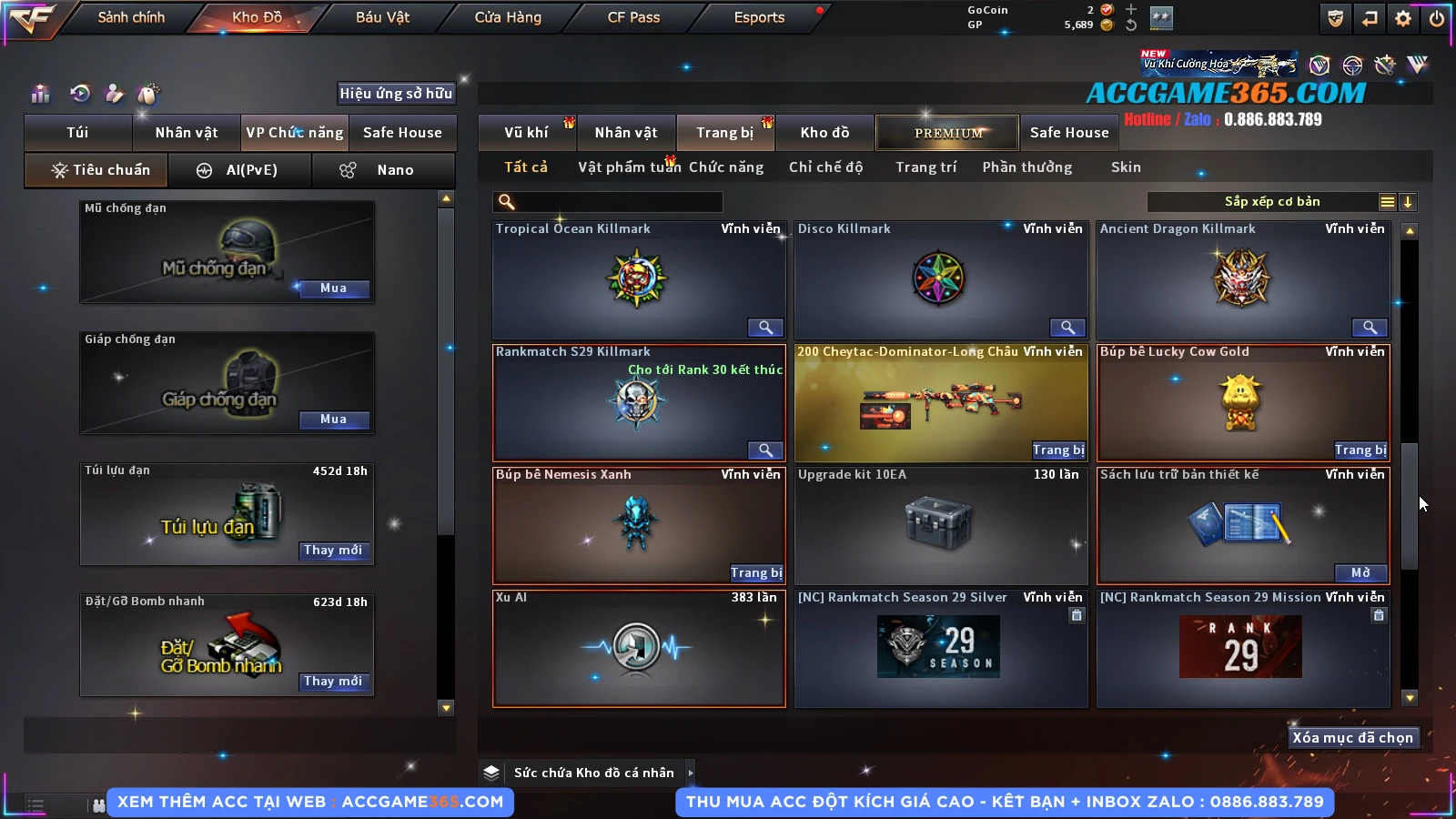Choose the Skin filter category
The image size is (1456, 819).
click(1126, 167)
